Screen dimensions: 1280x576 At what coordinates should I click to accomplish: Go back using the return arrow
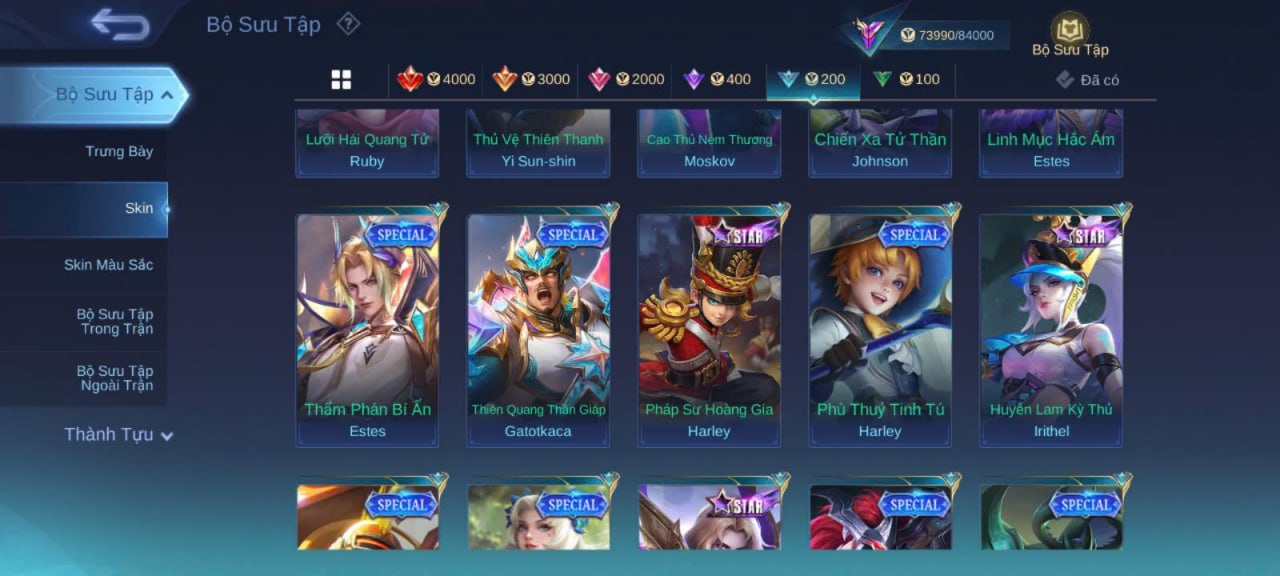[120, 24]
